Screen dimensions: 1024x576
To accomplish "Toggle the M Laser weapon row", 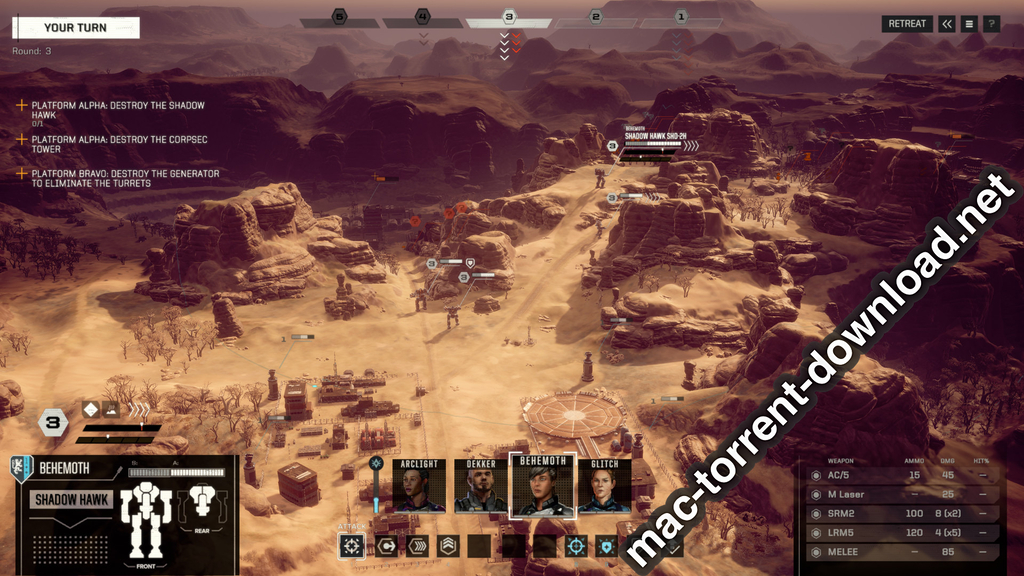I will pyautogui.click(x=901, y=494).
